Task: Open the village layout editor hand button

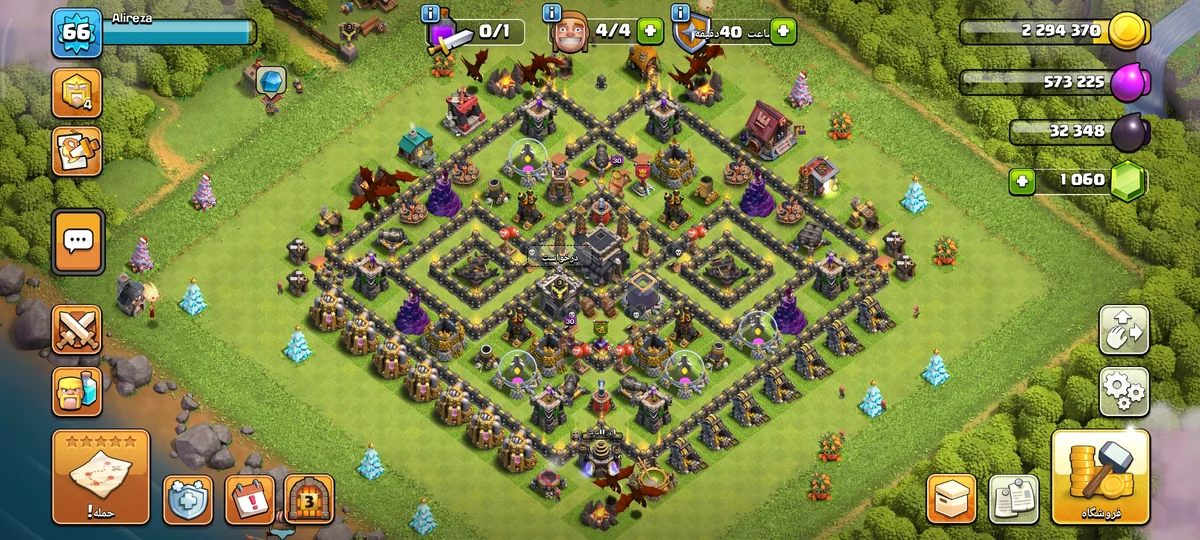Action: click(x=1124, y=330)
